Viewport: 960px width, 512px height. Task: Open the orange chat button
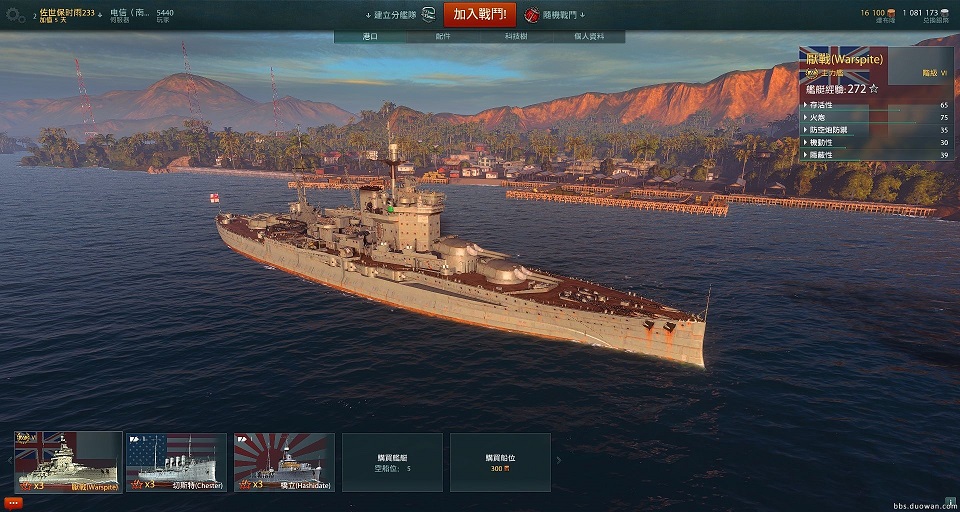pyautogui.click(x=14, y=502)
